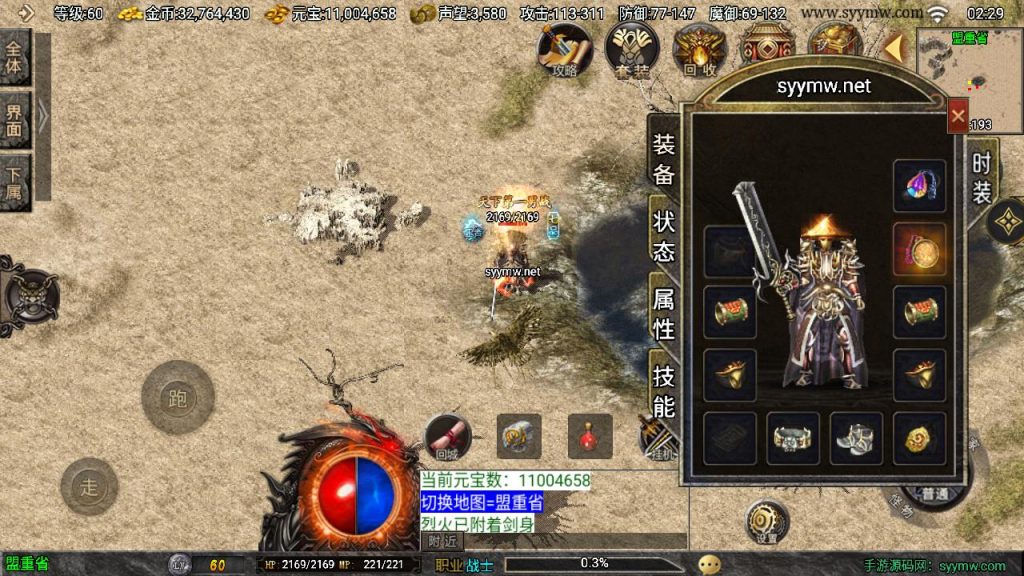This screenshot has width=1024, height=576.
Task: Select the colorful gem necklace slot
Action: [919, 186]
